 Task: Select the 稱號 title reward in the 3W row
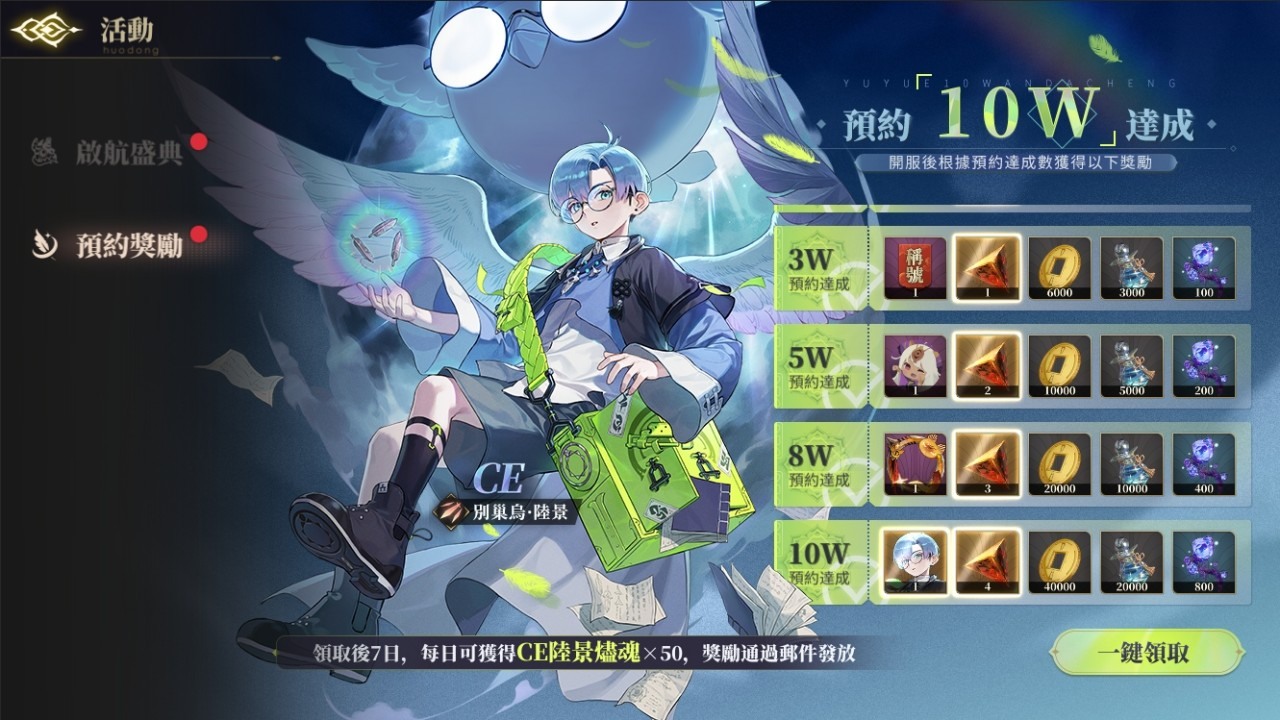(x=917, y=267)
